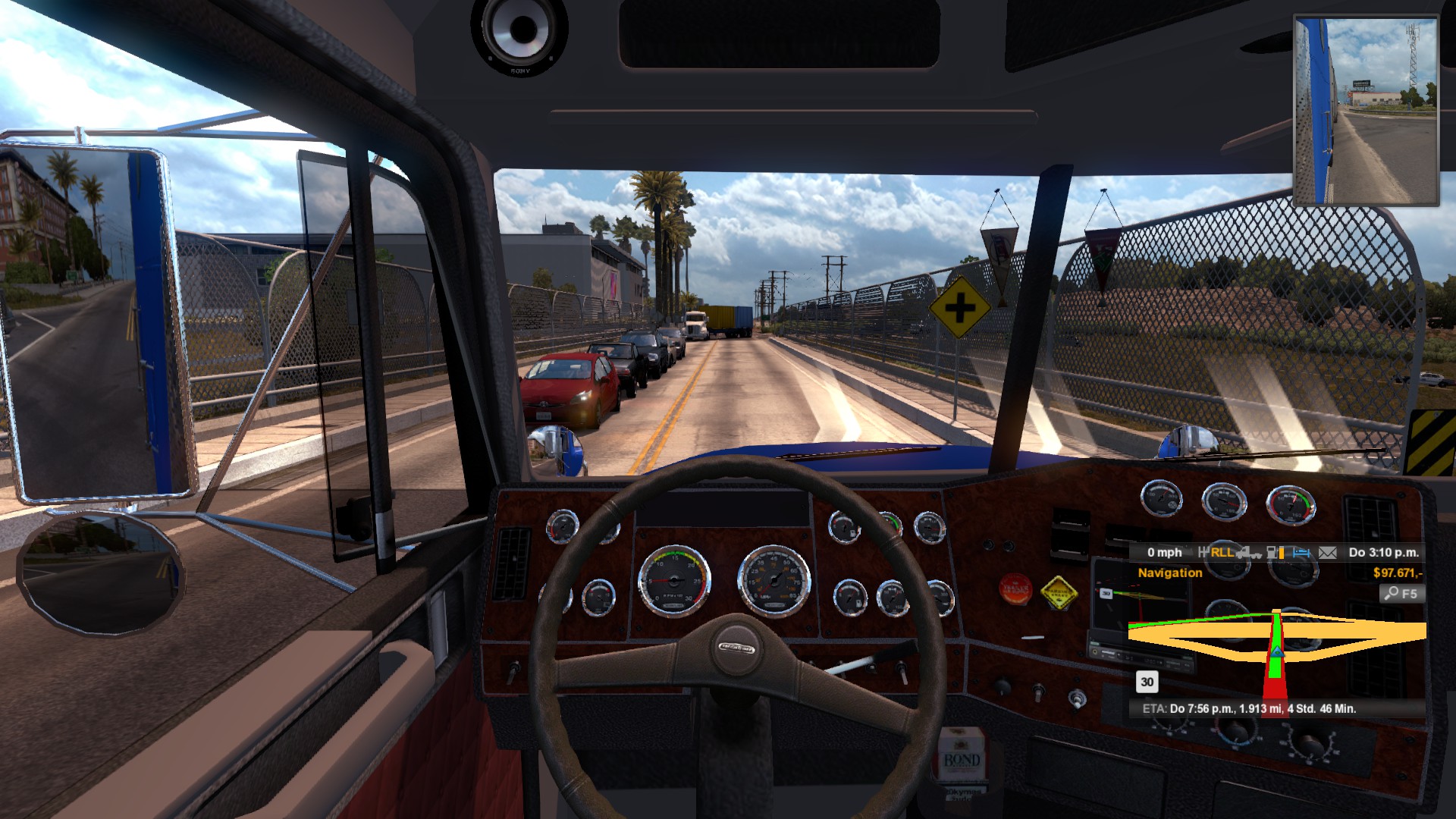Viewport: 1456px width, 819px height.
Task: Click the virtual side mirror view
Action: (x=1366, y=111)
